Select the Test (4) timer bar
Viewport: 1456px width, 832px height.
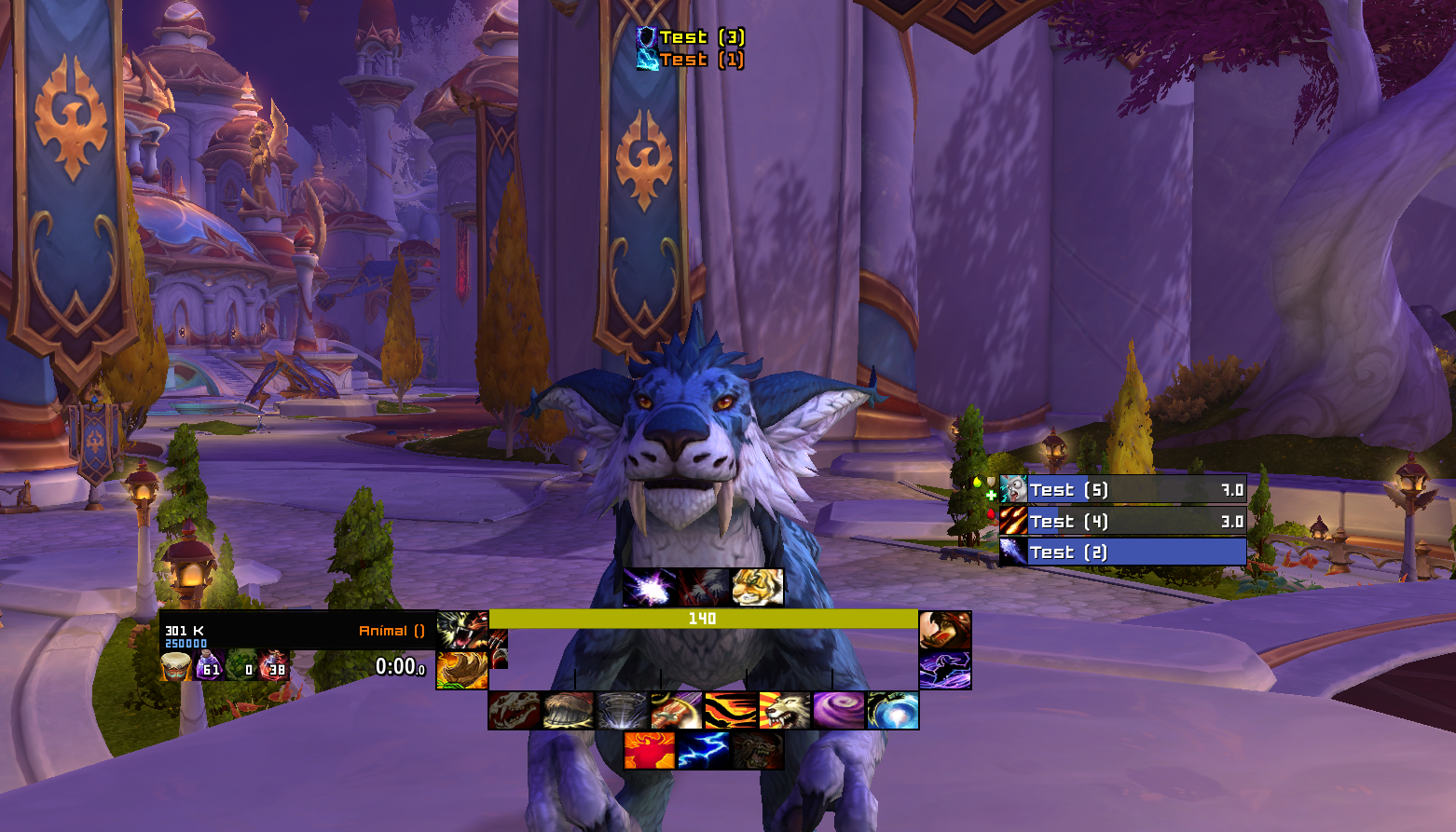1123,522
